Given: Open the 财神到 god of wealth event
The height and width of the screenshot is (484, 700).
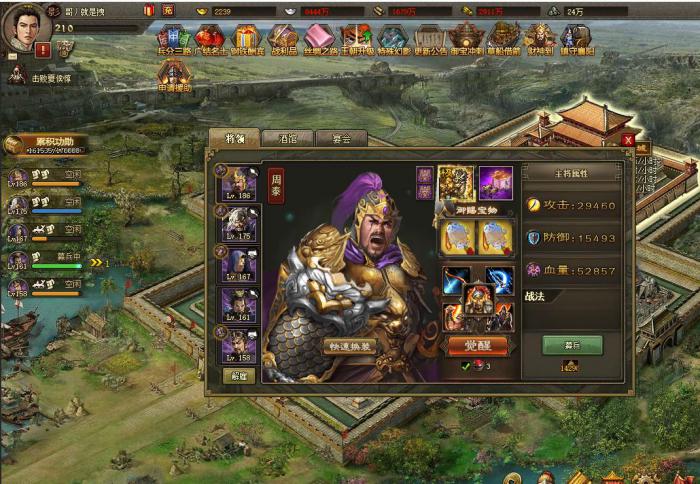Looking at the screenshot, I should pyautogui.click(x=539, y=39).
